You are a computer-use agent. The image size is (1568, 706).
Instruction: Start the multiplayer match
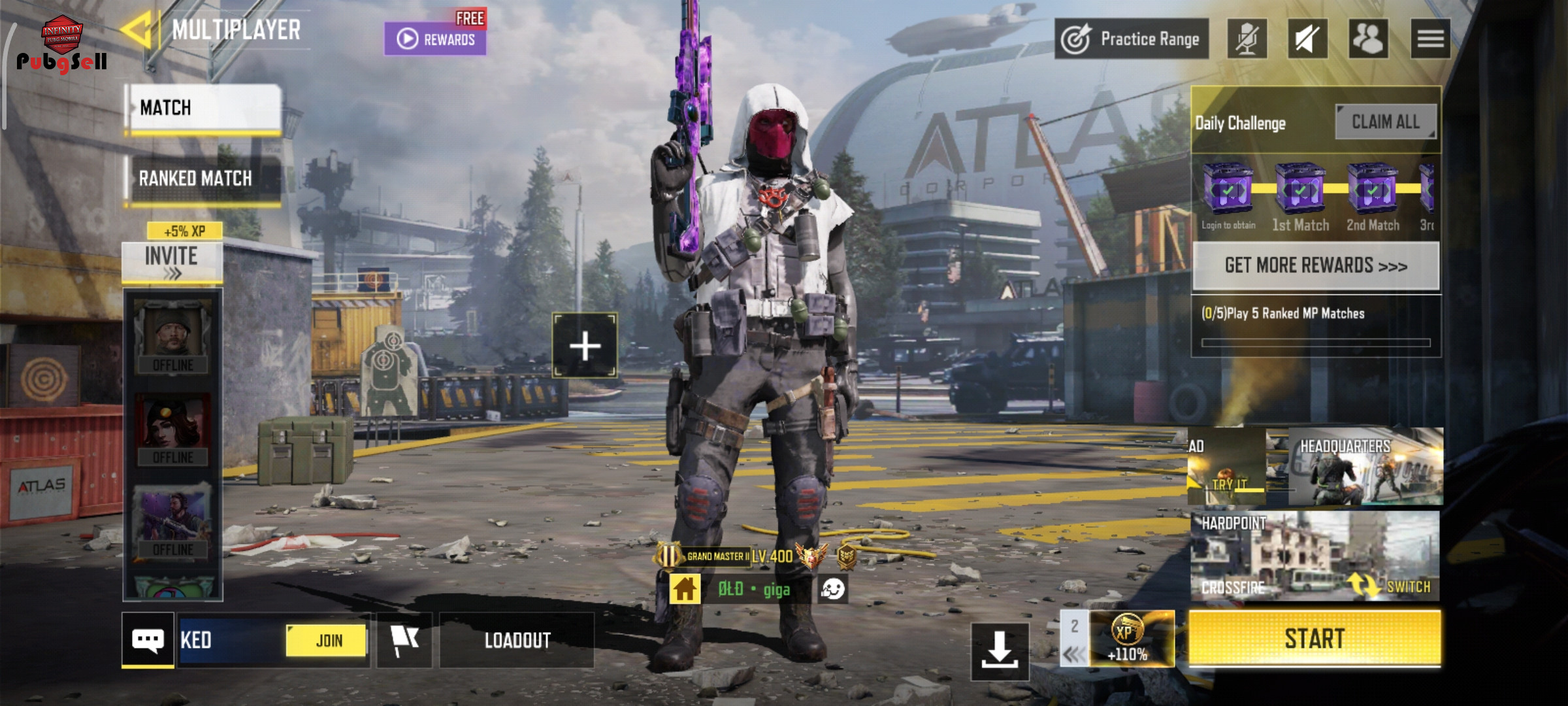1315,639
